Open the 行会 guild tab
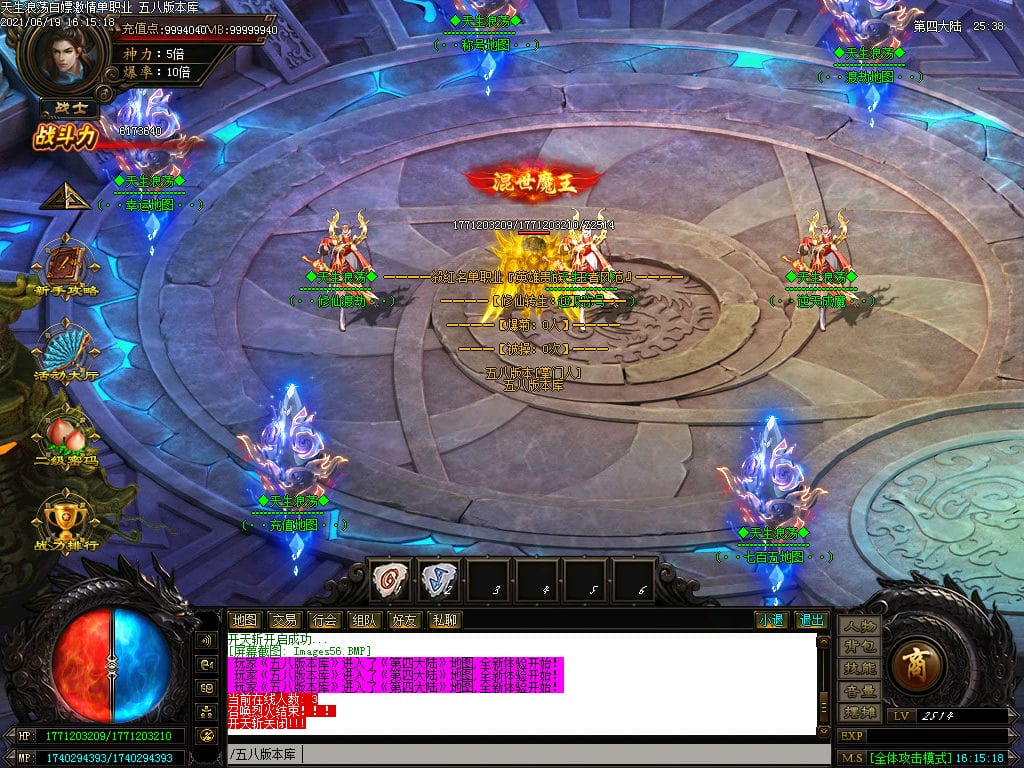Screen dimensions: 1024x768 tap(324, 620)
